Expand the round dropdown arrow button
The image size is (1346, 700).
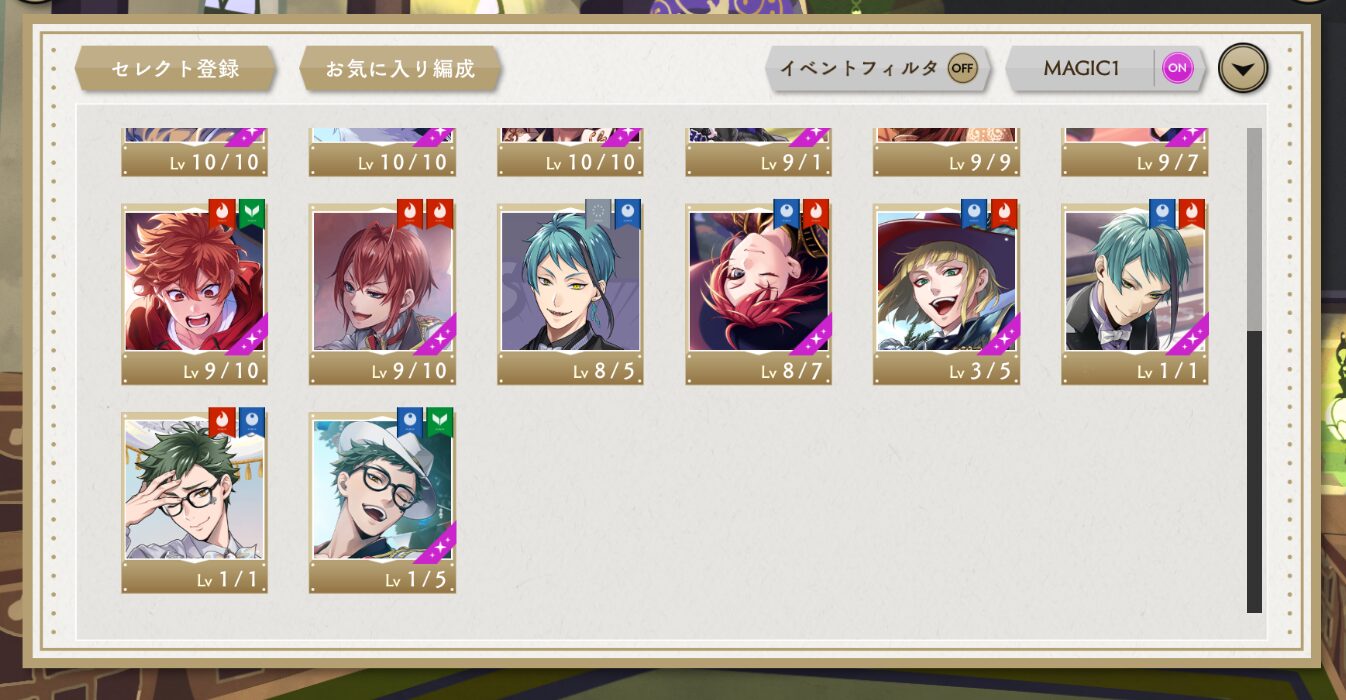coord(1243,69)
